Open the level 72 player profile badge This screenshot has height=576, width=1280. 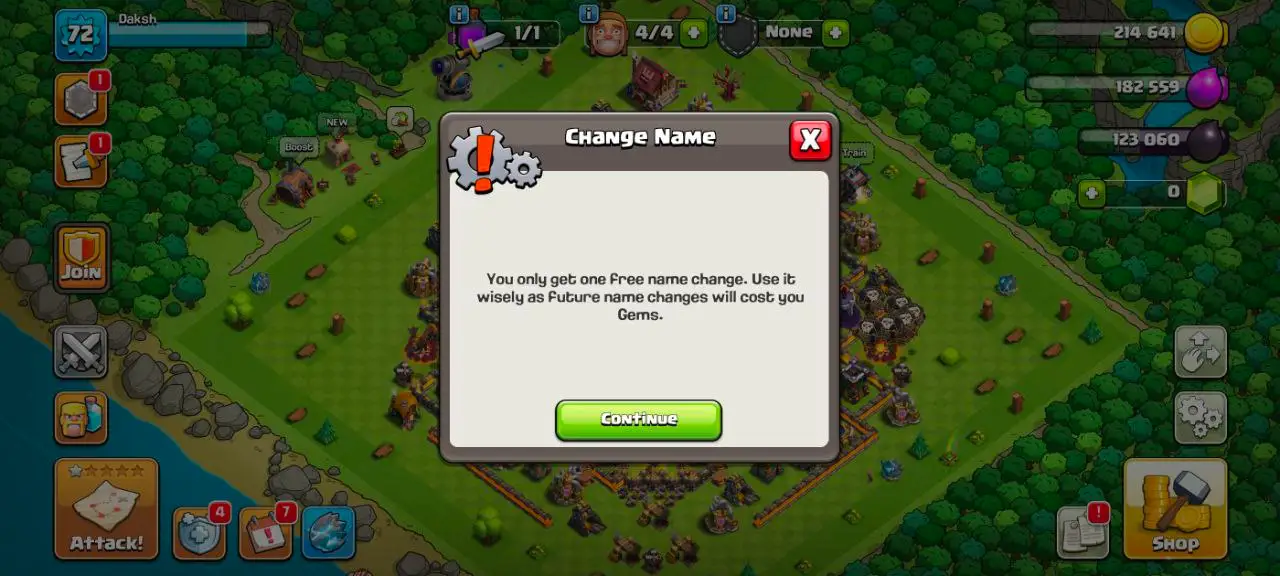click(81, 35)
